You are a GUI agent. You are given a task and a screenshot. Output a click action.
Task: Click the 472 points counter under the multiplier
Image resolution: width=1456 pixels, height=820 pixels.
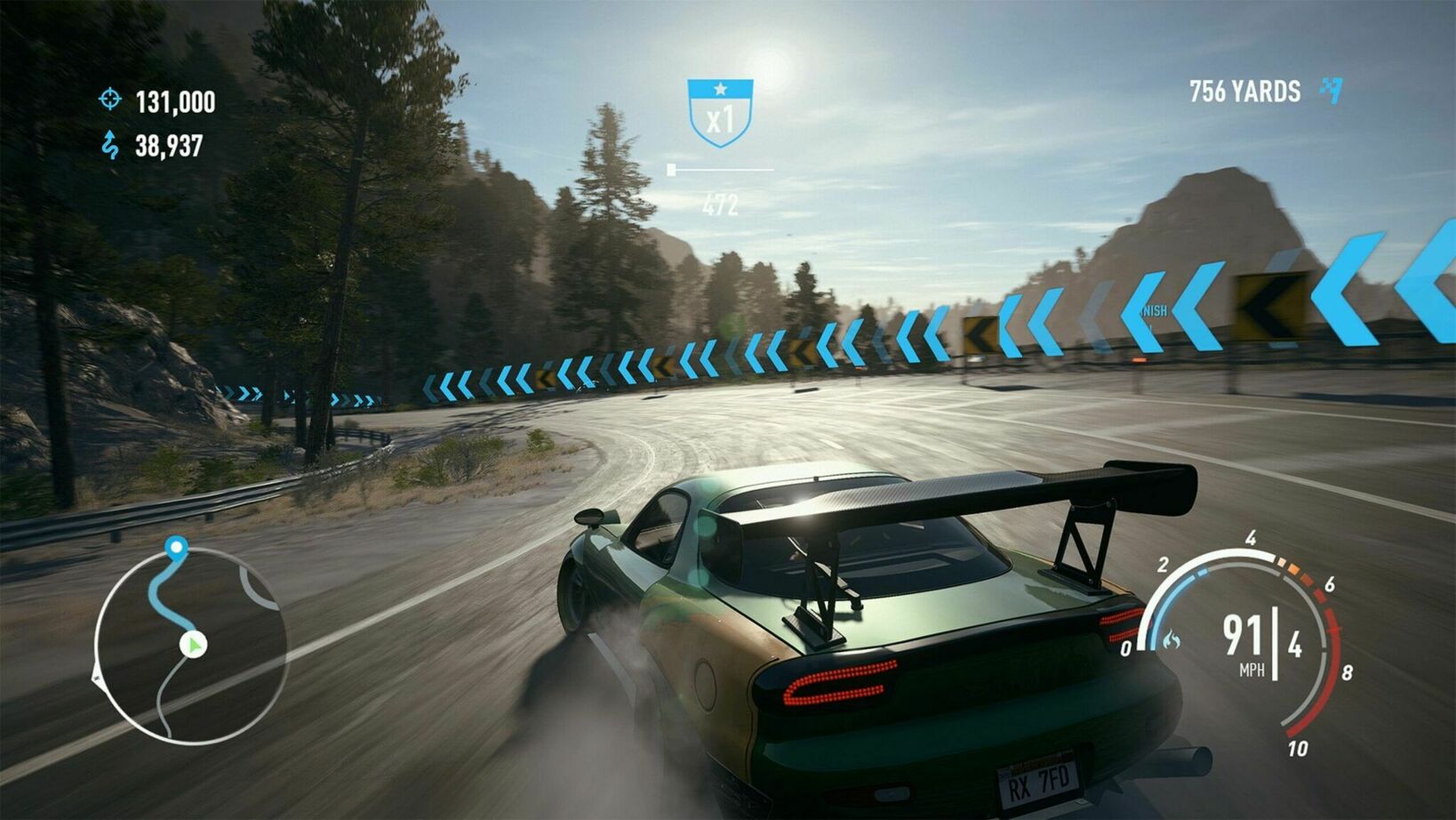(x=722, y=203)
